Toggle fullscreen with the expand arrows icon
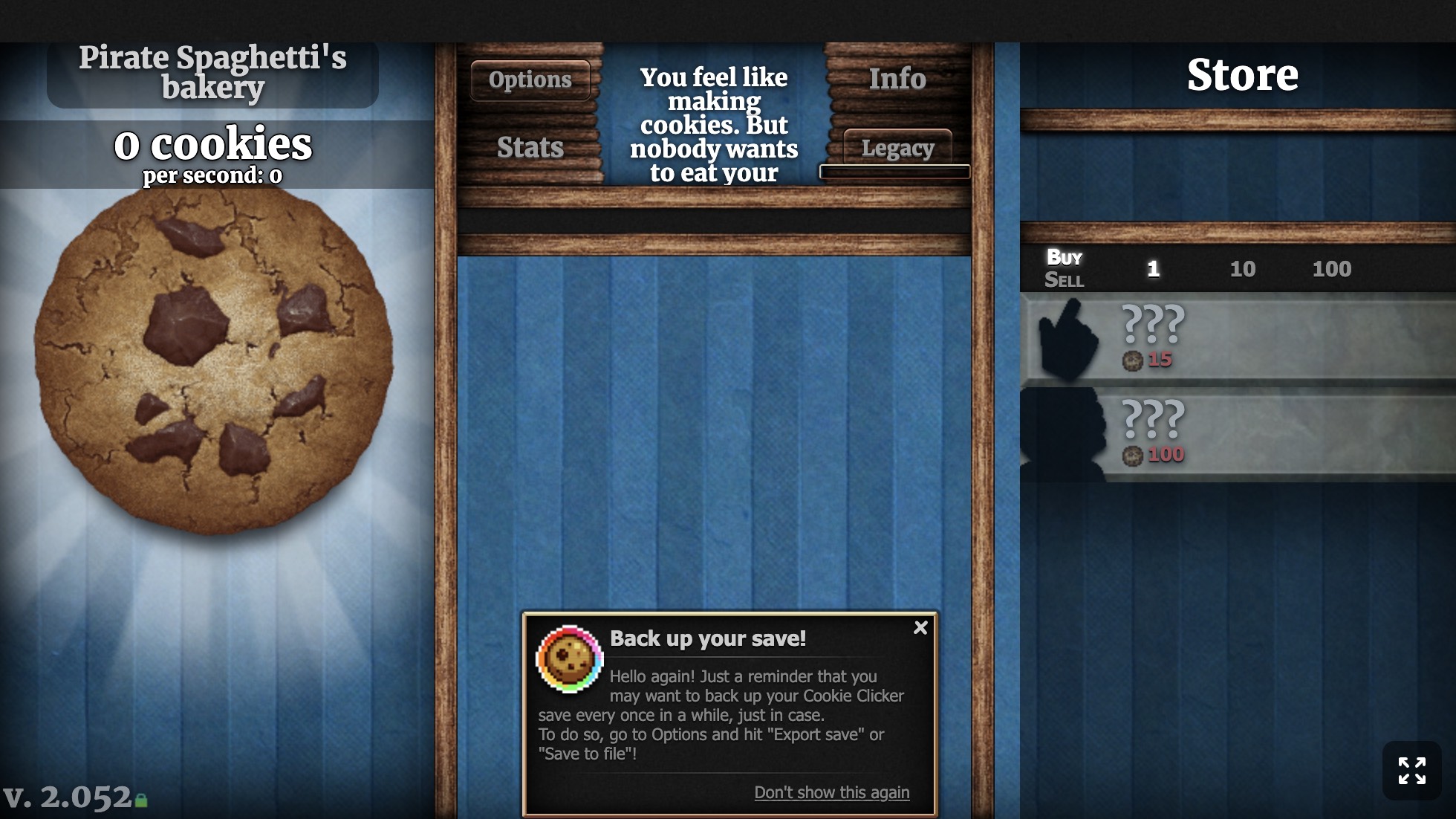1456x819 pixels. 1411,771
